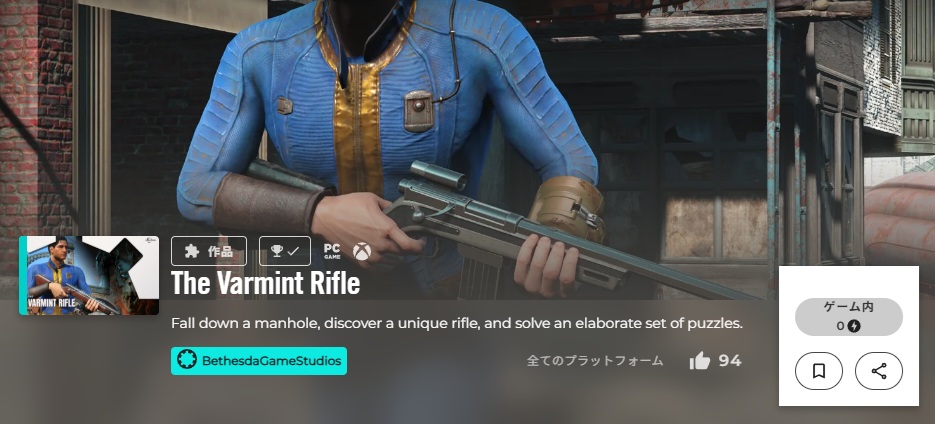935x424 pixels.
Task: Bookmark The Varmint Rifle mod
Action: pyautogui.click(x=818, y=371)
